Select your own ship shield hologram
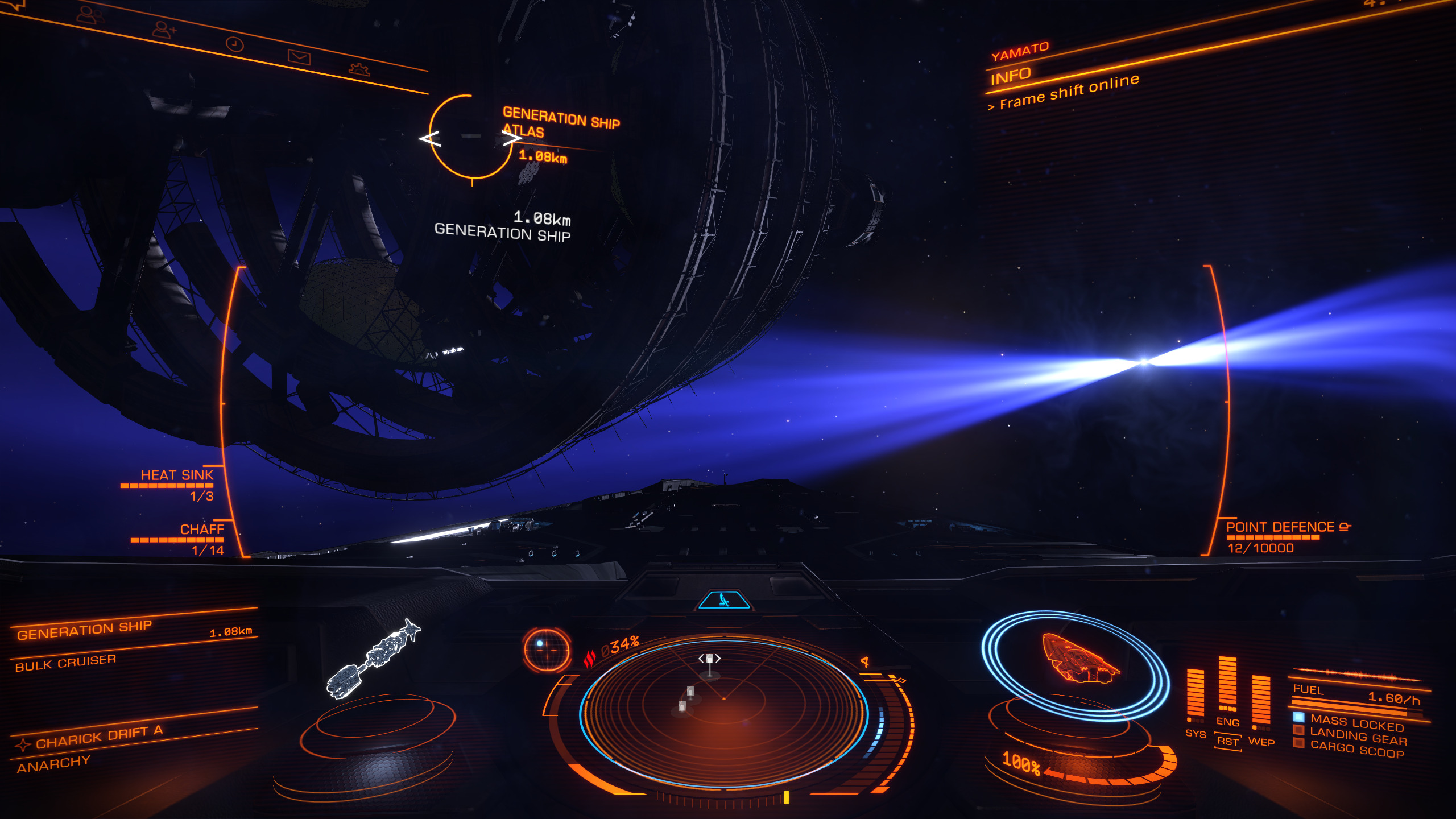 click(1075, 663)
